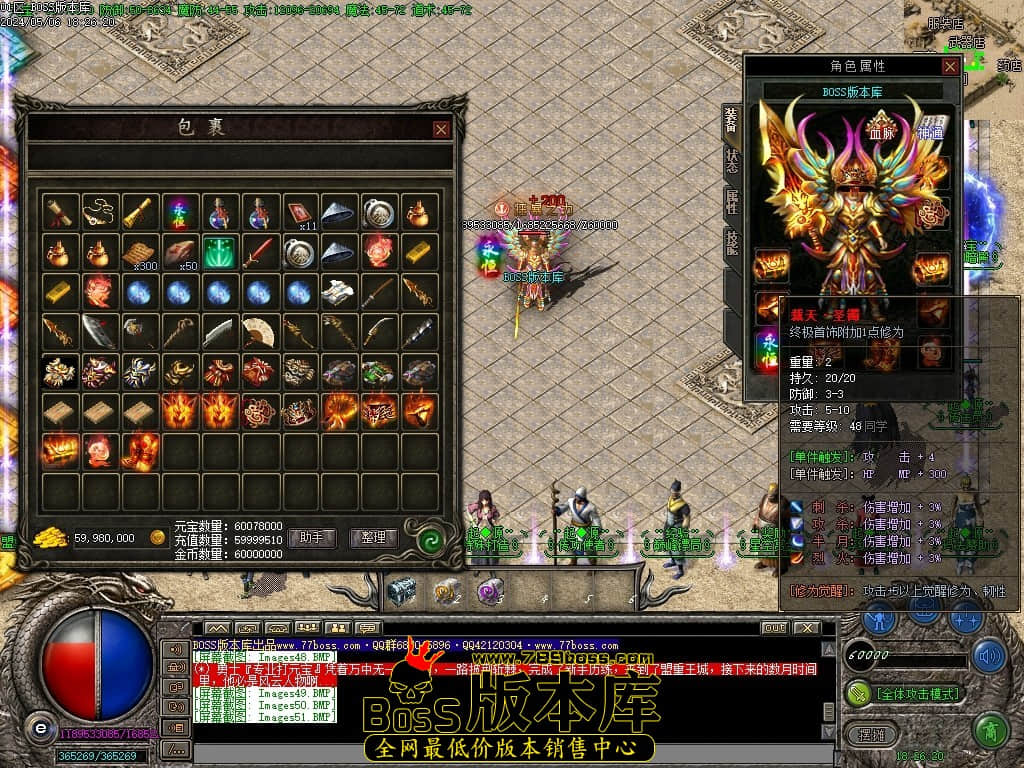Image resolution: width=1024 pixels, height=768 pixels.
Task: Click the green swirl button on the bag
Action: tap(431, 538)
